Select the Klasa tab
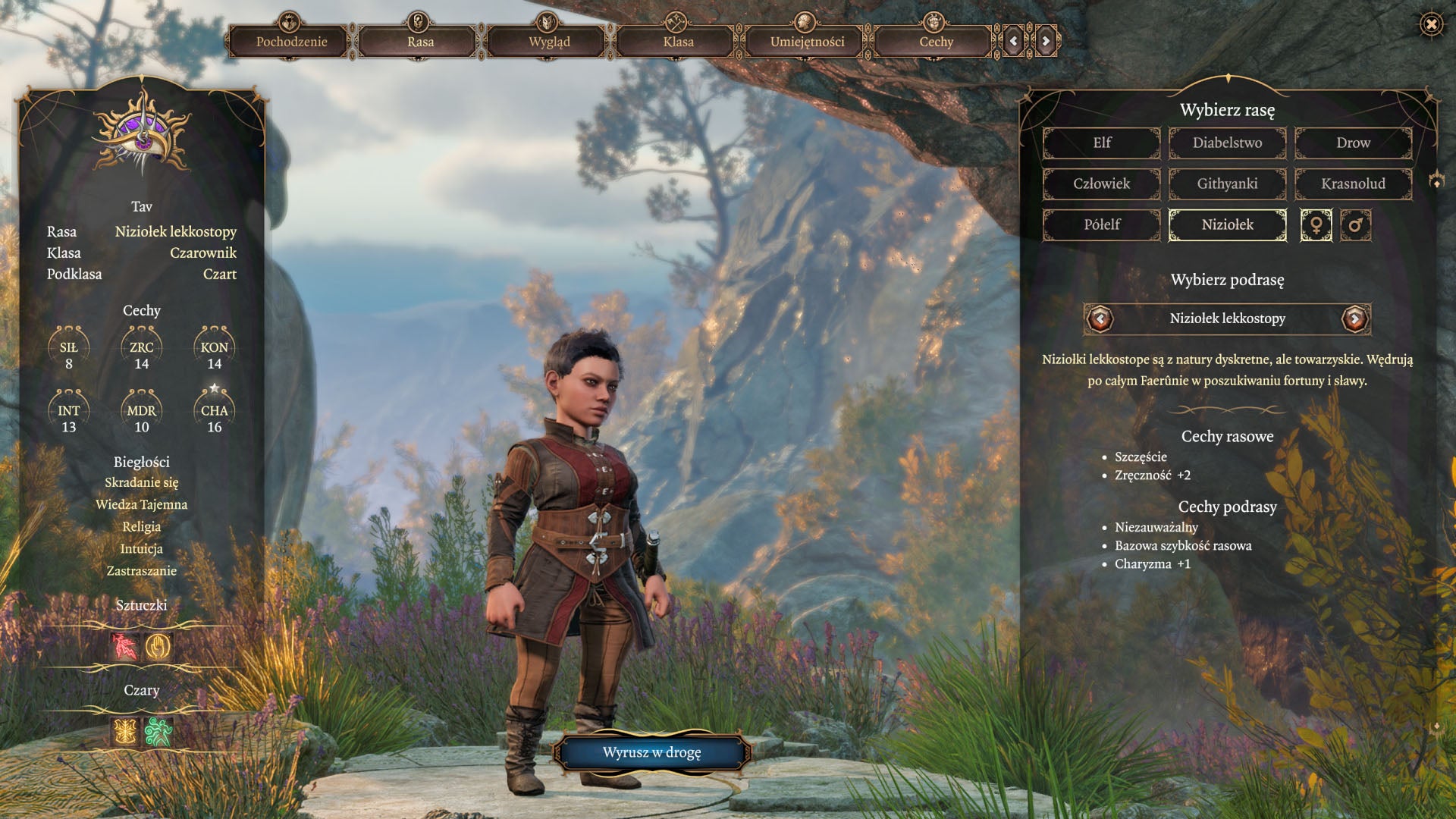 click(678, 42)
